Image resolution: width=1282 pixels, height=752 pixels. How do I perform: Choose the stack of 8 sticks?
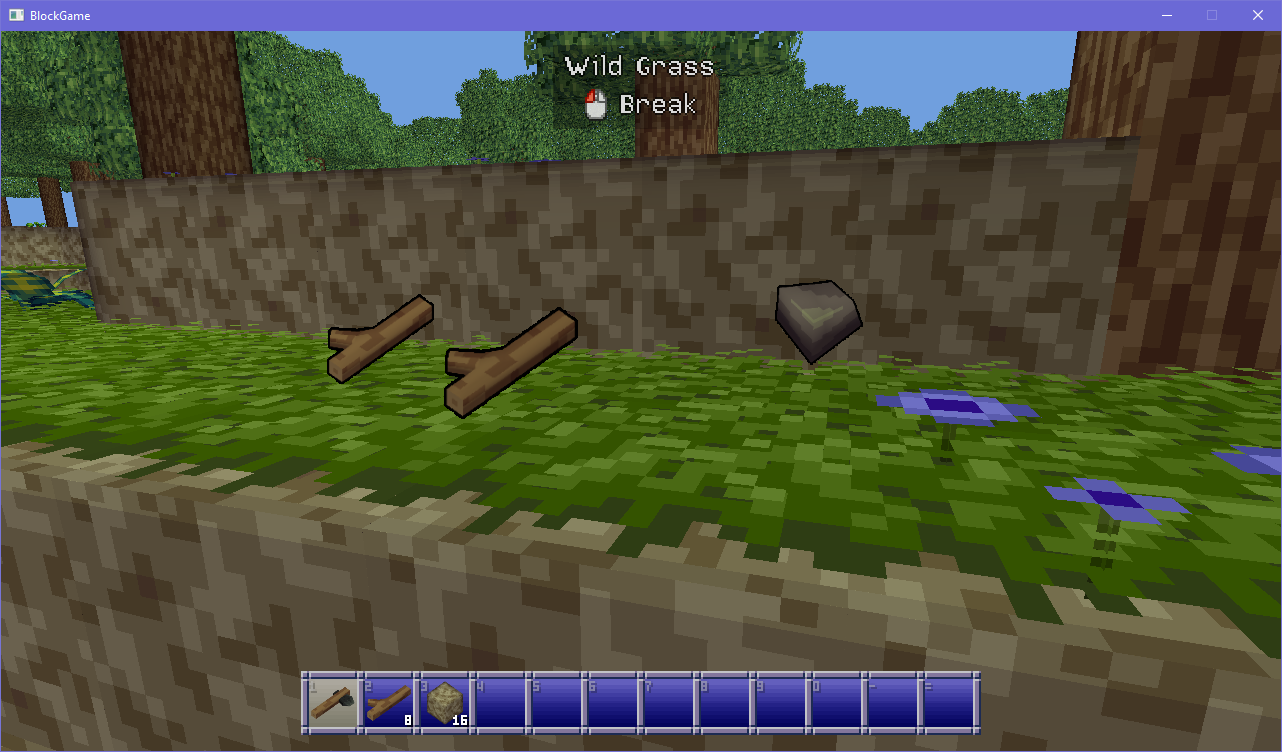coord(388,702)
